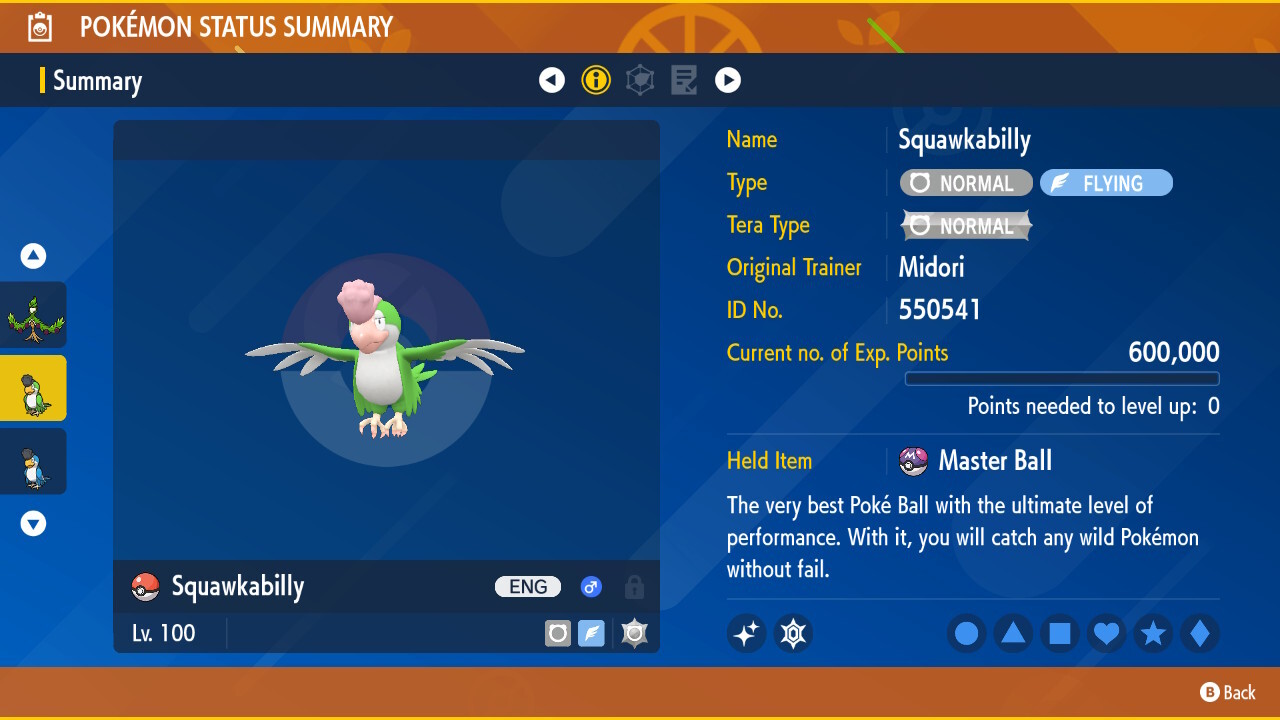Click the right arrow to next page

point(728,80)
